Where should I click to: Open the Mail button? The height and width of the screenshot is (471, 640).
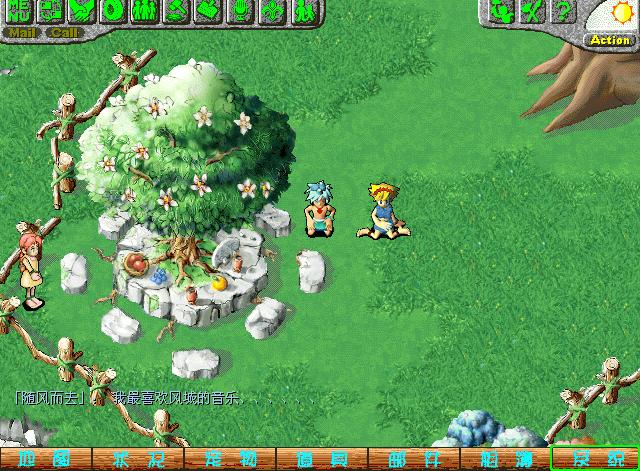20,32
